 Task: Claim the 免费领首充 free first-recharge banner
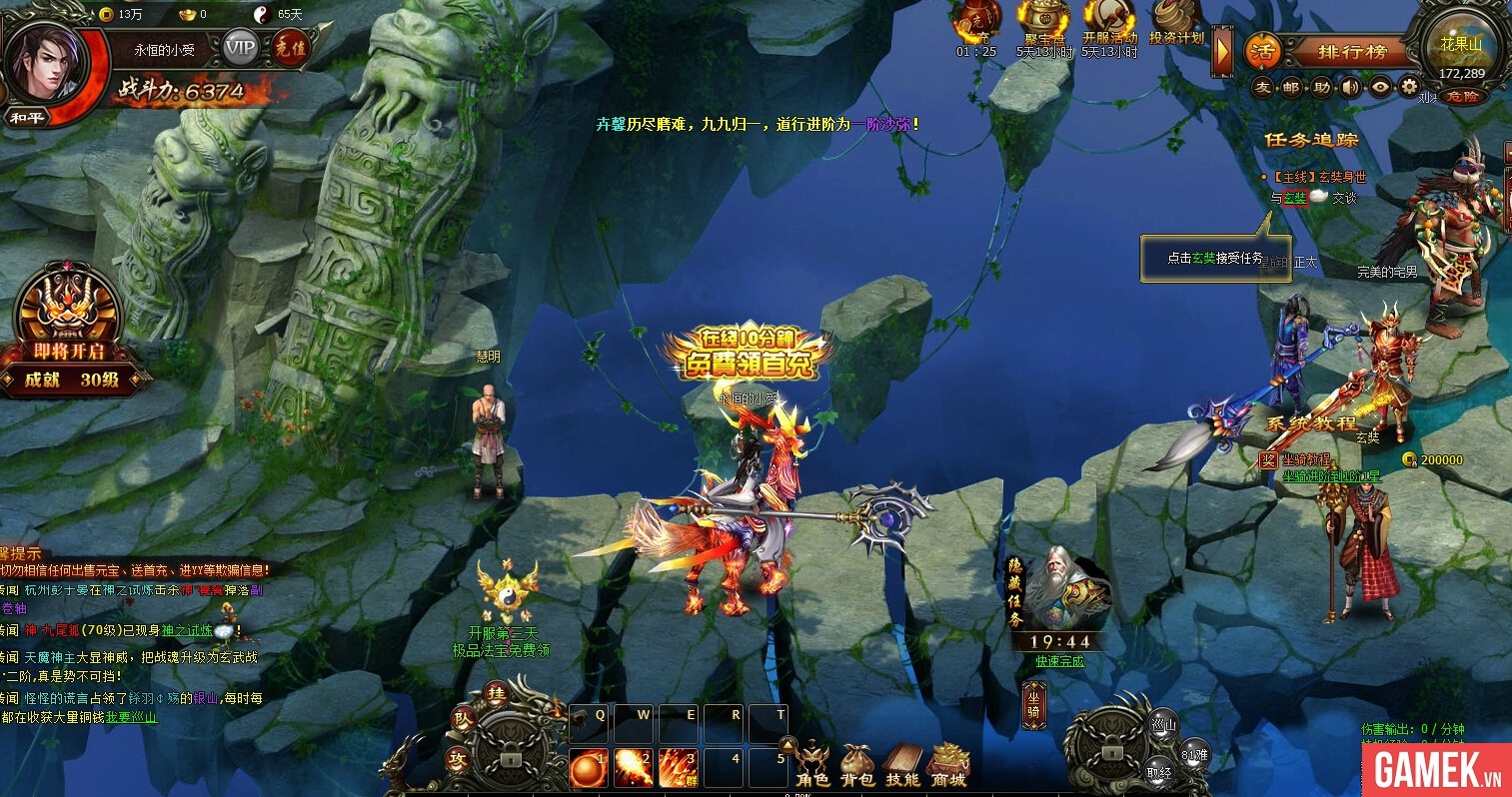point(748,356)
